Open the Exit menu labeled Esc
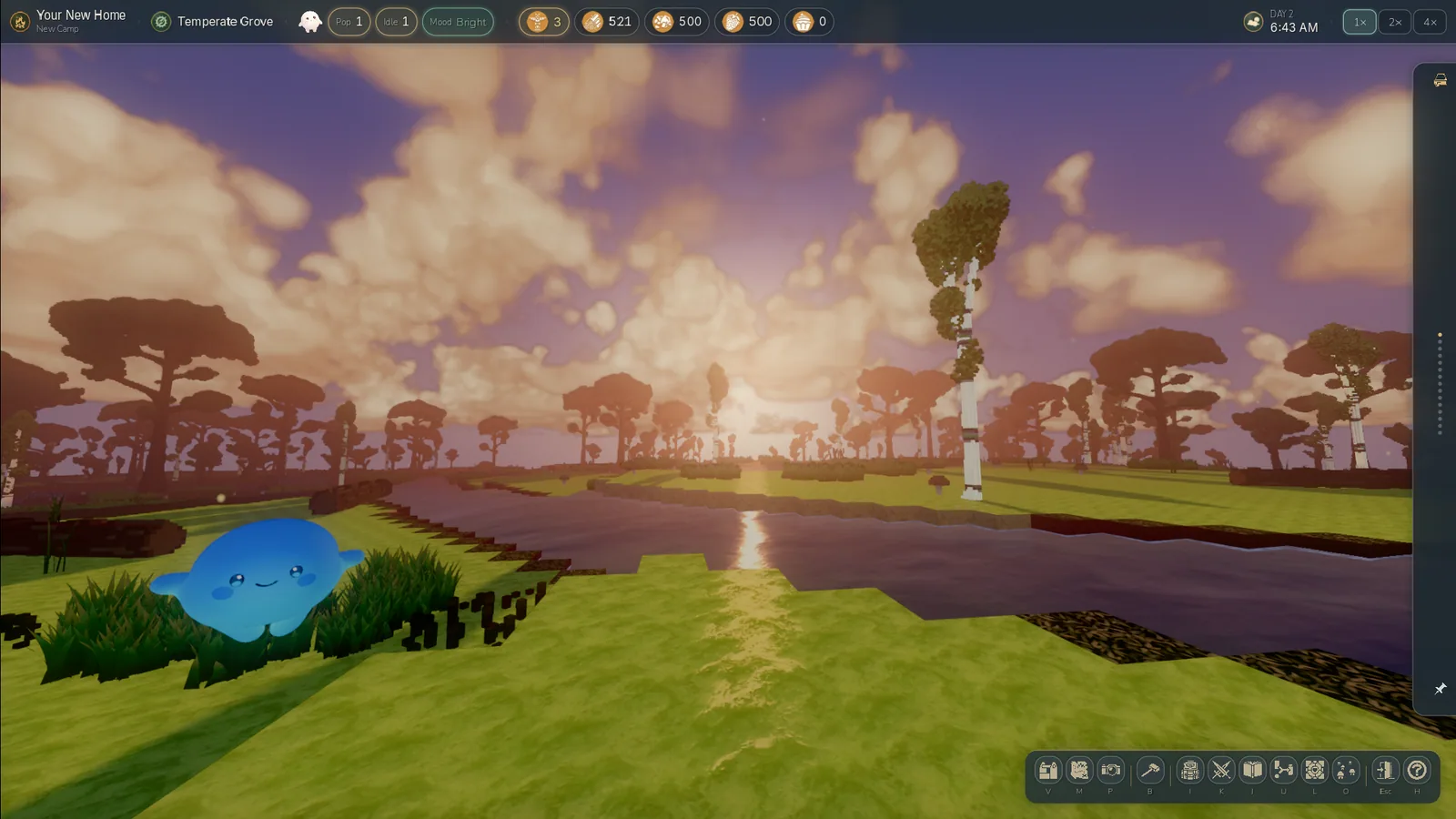The height and width of the screenshot is (819, 1456). tap(1384, 771)
